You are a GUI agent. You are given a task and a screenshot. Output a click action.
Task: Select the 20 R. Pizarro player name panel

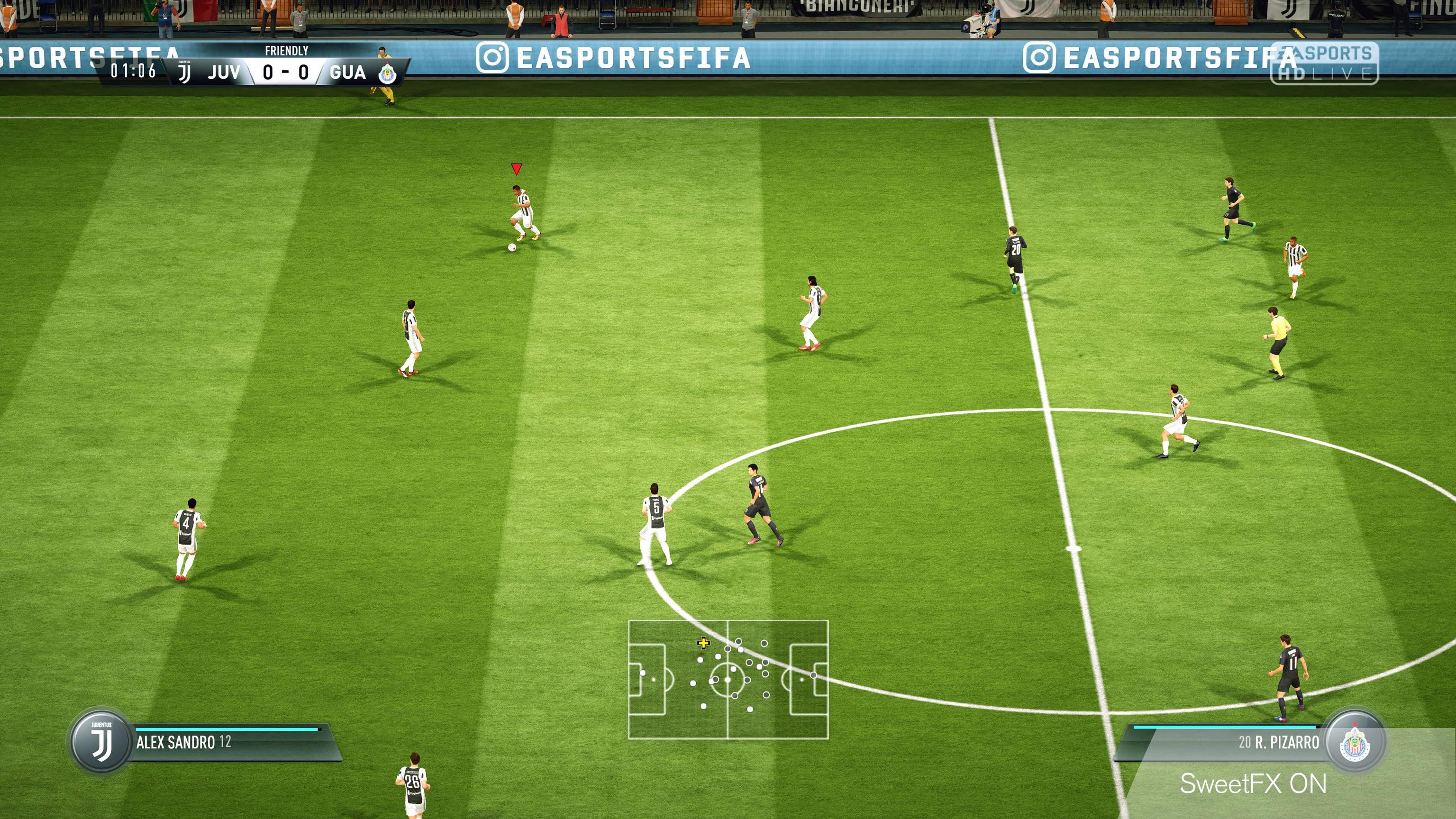point(1227,742)
